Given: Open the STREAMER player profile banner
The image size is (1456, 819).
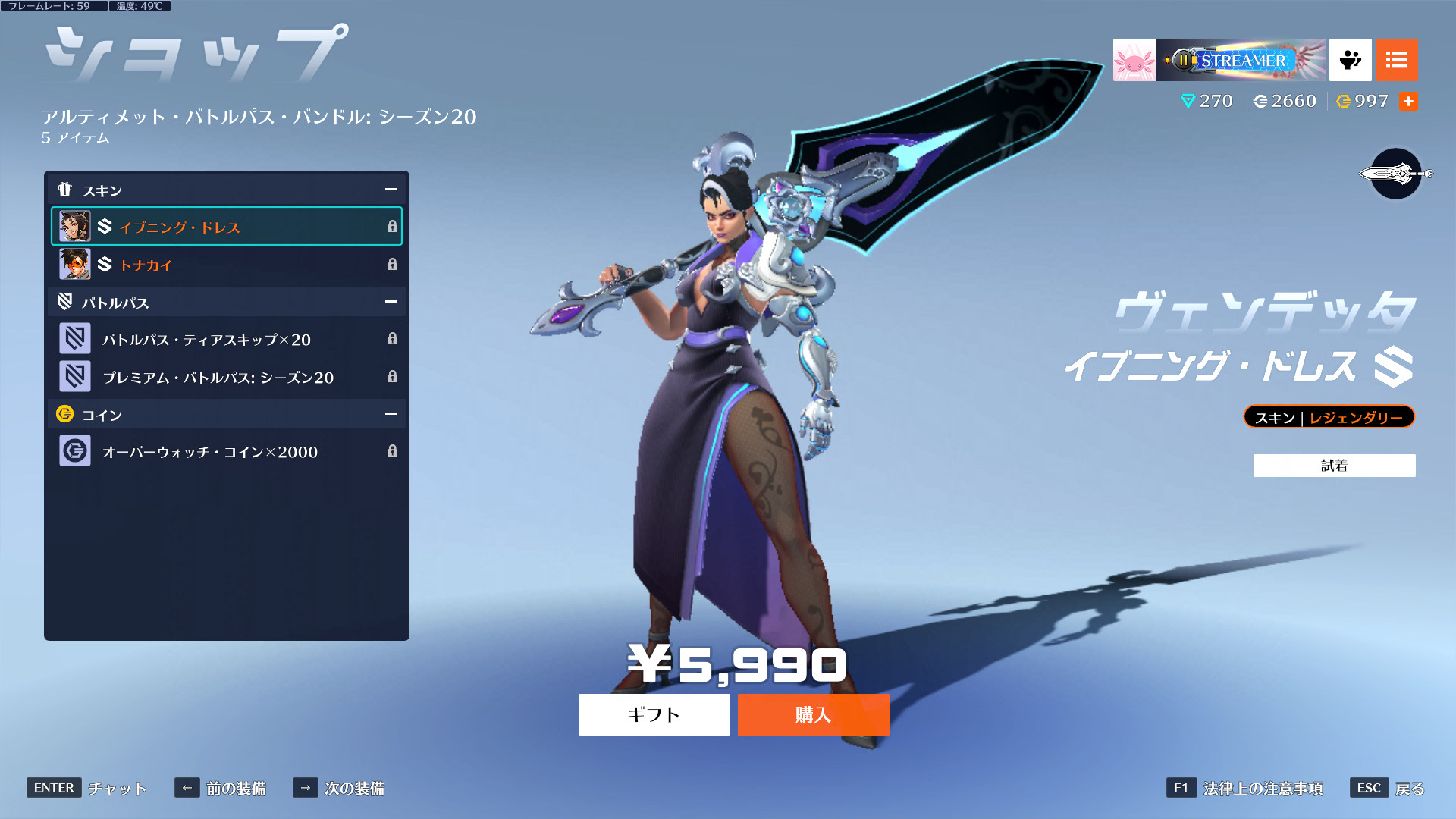Looking at the screenshot, I should click(x=1241, y=60).
